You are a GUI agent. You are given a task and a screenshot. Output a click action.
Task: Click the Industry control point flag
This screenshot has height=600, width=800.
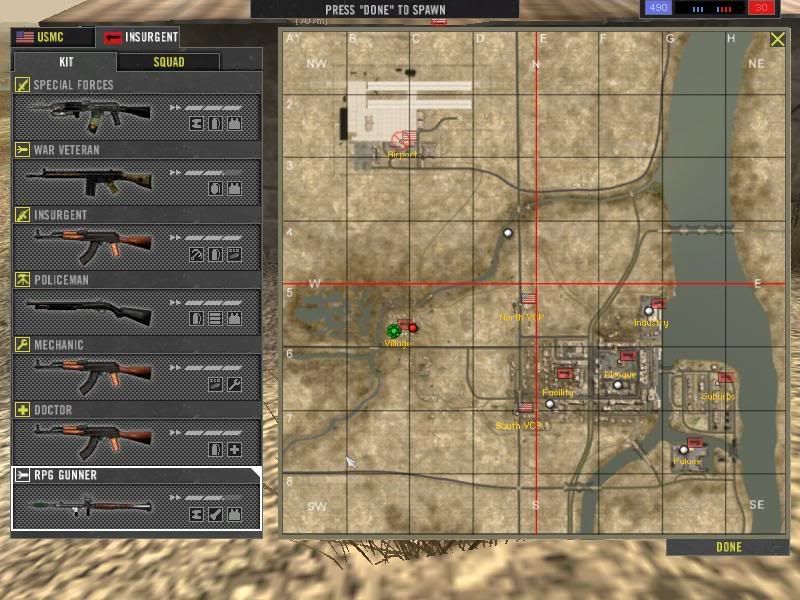point(657,304)
